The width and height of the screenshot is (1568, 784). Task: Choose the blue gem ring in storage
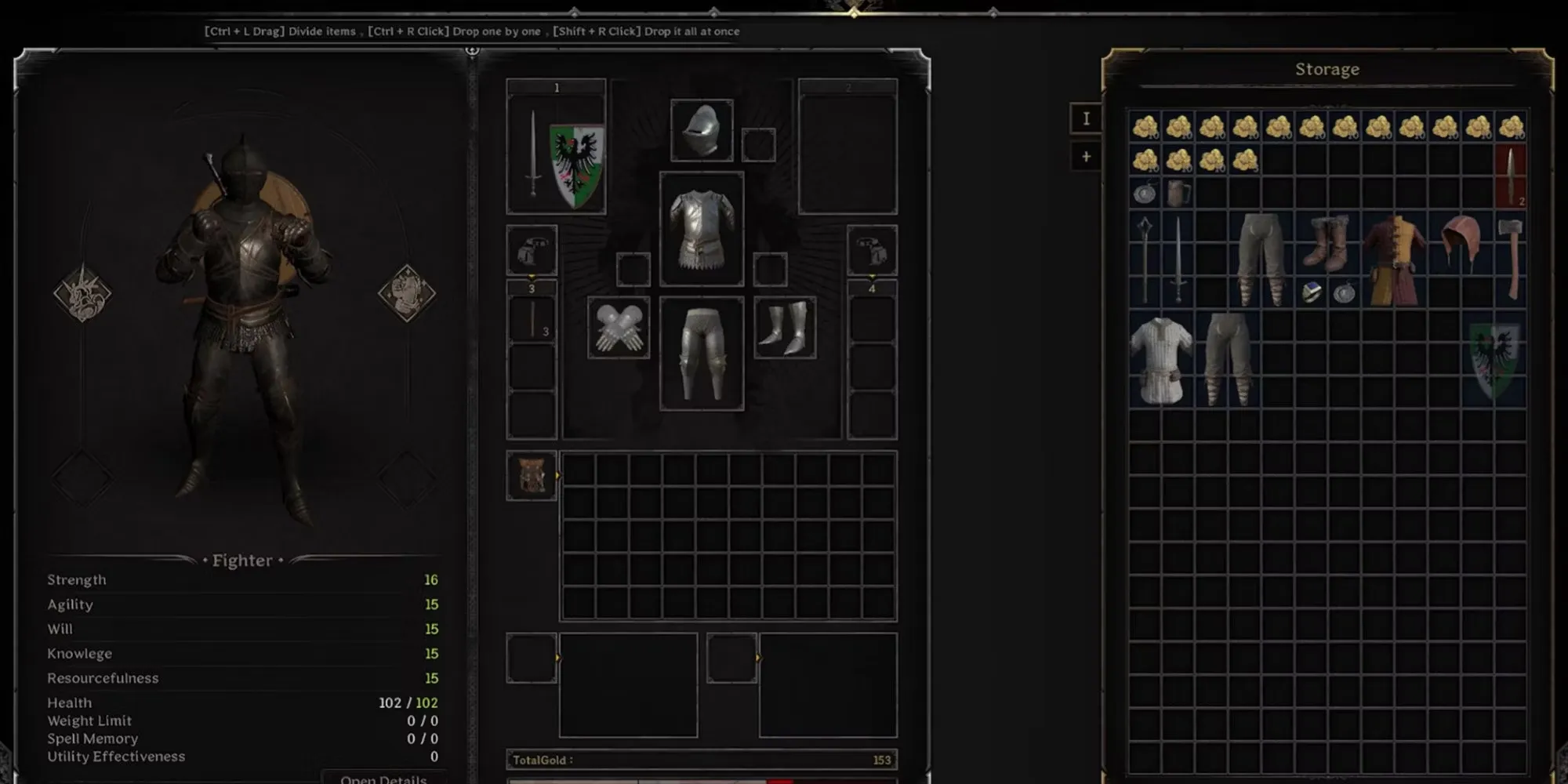click(1311, 292)
